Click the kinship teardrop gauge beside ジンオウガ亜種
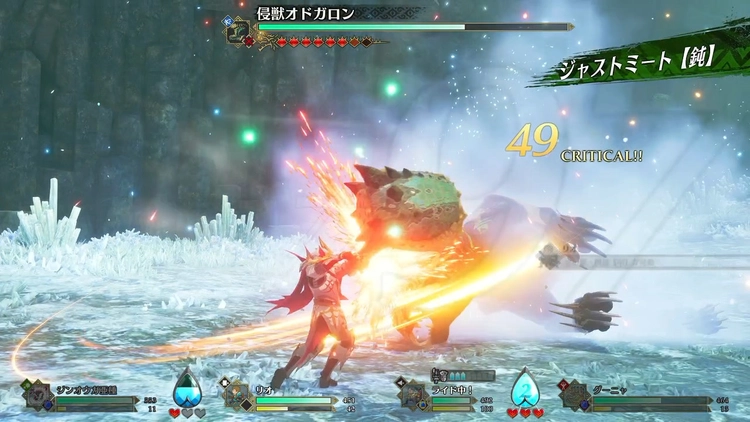The height and width of the screenshot is (422, 750). tap(187, 387)
